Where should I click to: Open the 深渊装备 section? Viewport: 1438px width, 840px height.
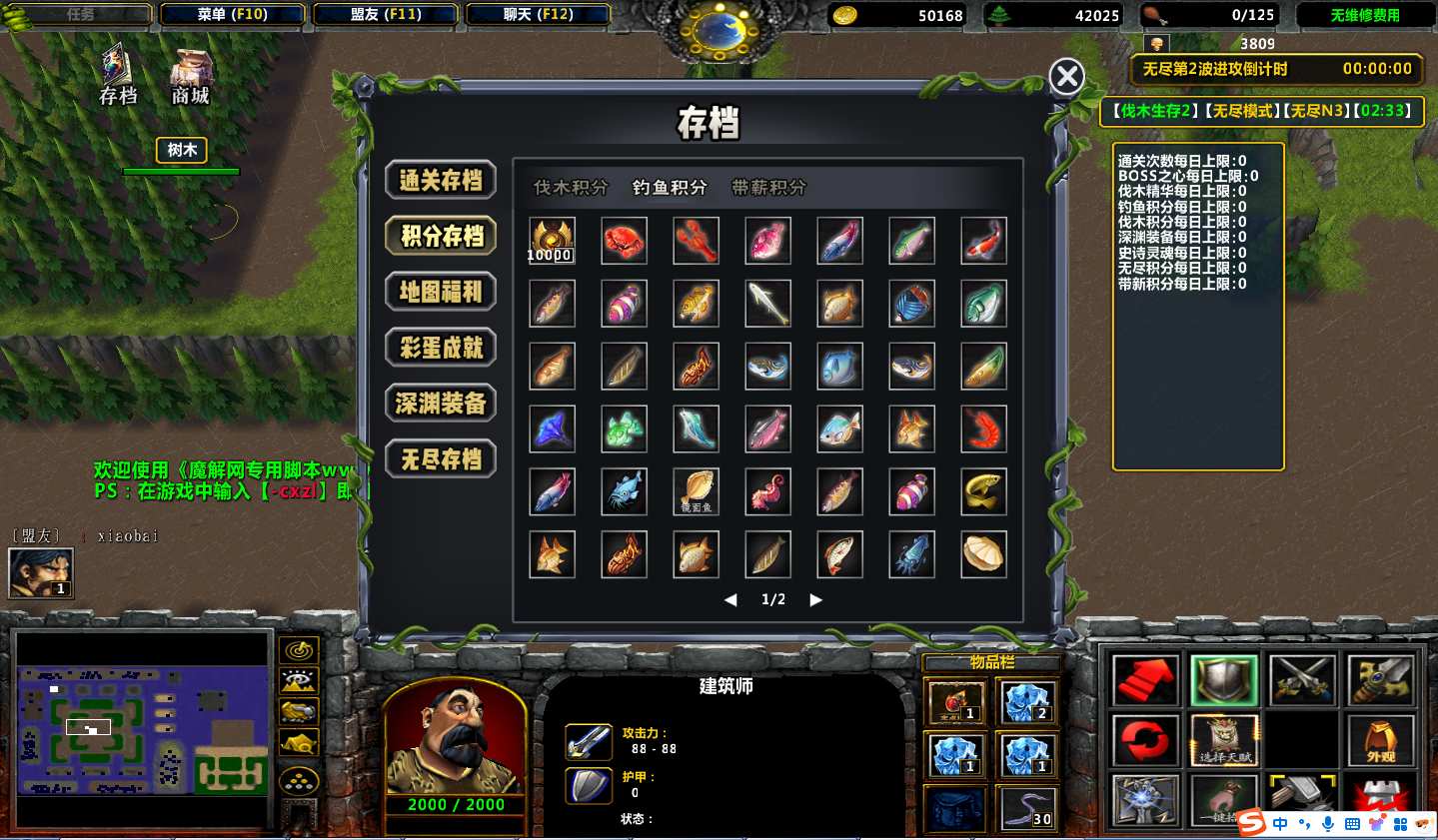point(441,404)
